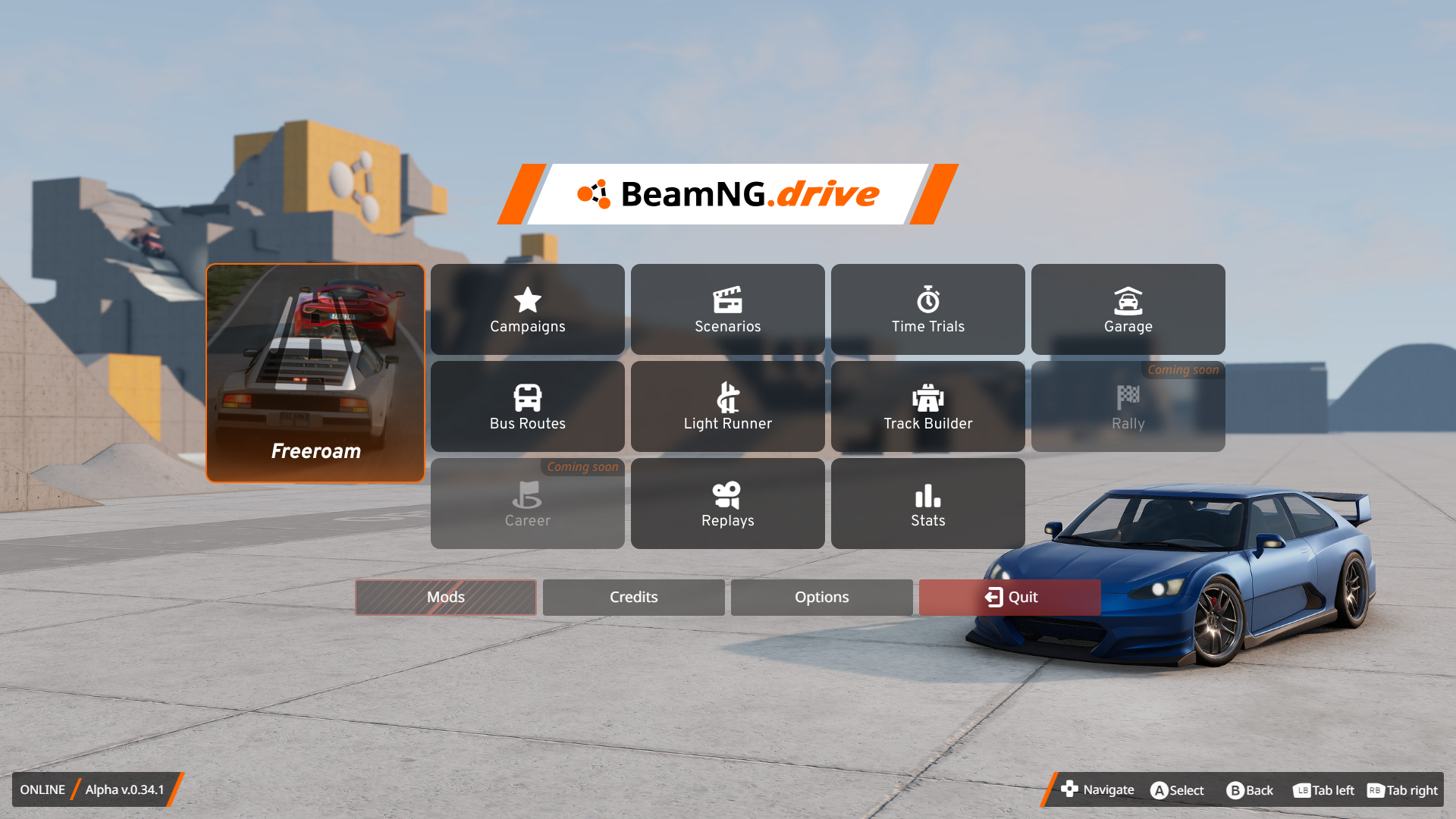
Task: Select the Campaigns menu tile
Action: 528,309
